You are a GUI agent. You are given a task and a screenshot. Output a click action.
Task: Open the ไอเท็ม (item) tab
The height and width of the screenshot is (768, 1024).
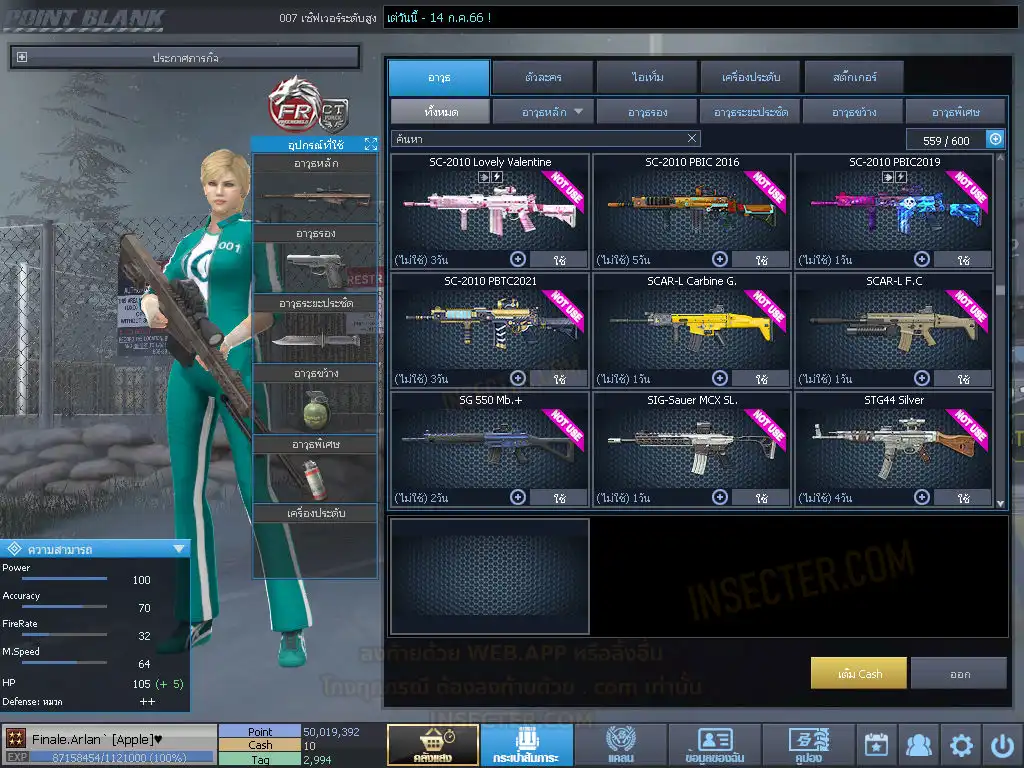pyautogui.click(x=645, y=77)
